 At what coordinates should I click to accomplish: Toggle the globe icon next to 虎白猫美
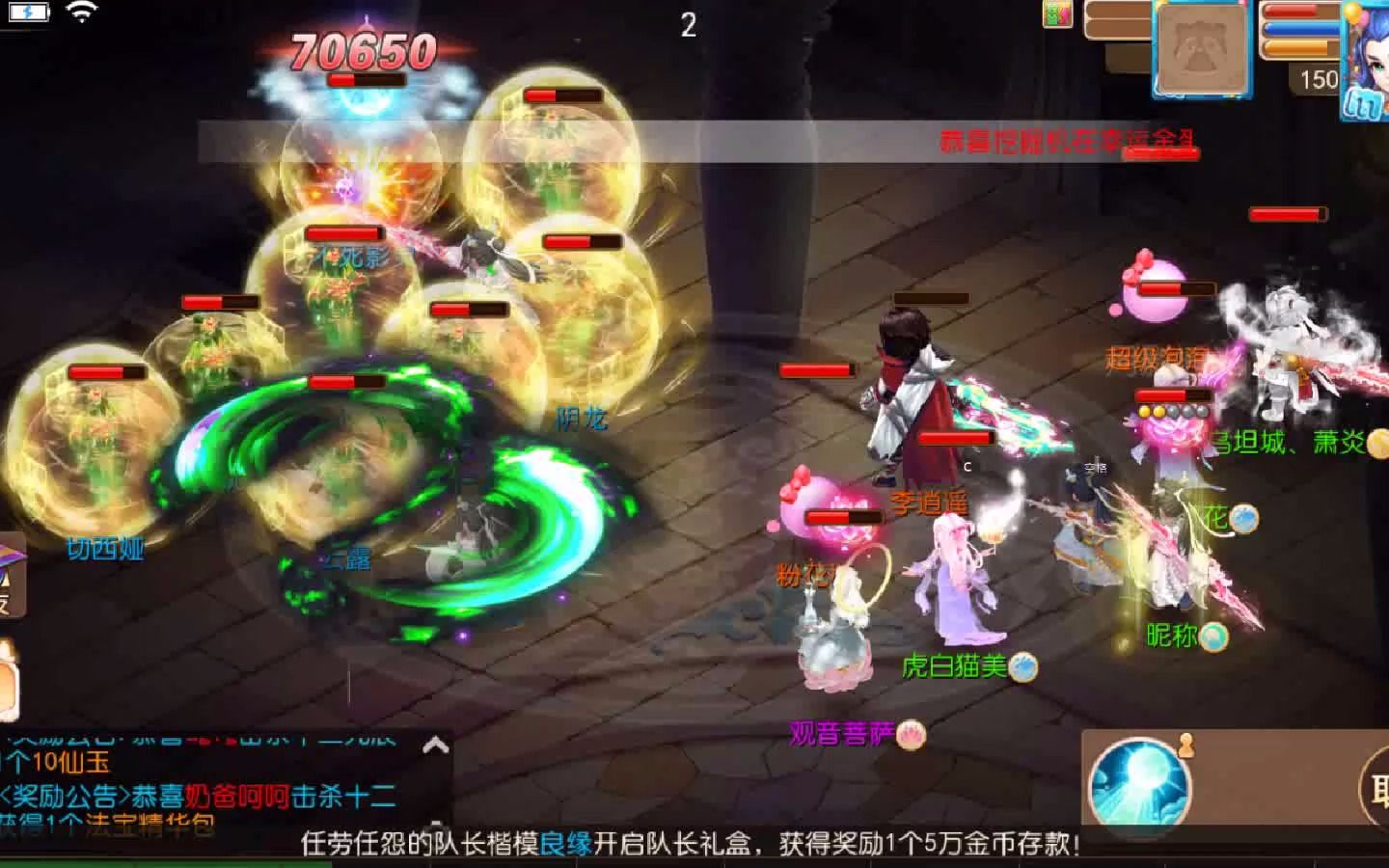1025,667
